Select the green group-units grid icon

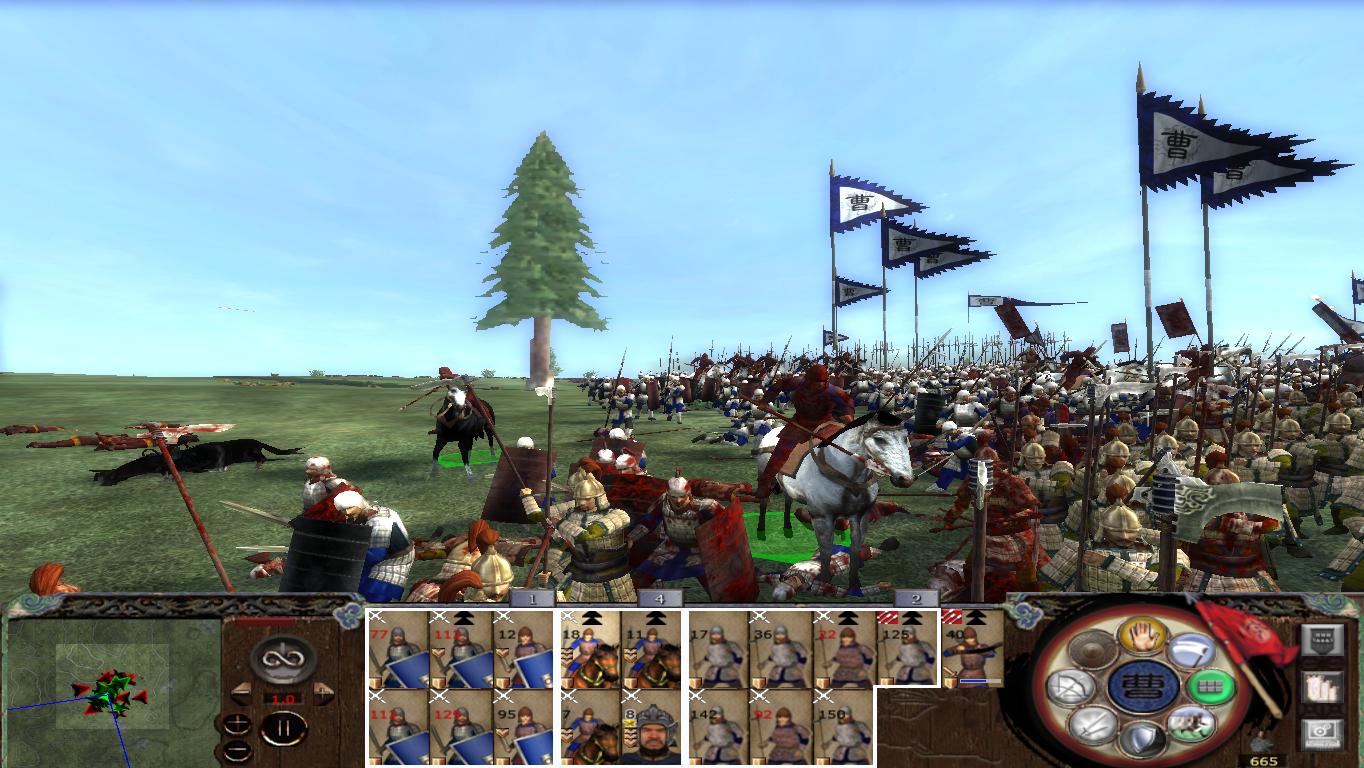pyautogui.click(x=1209, y=686)
